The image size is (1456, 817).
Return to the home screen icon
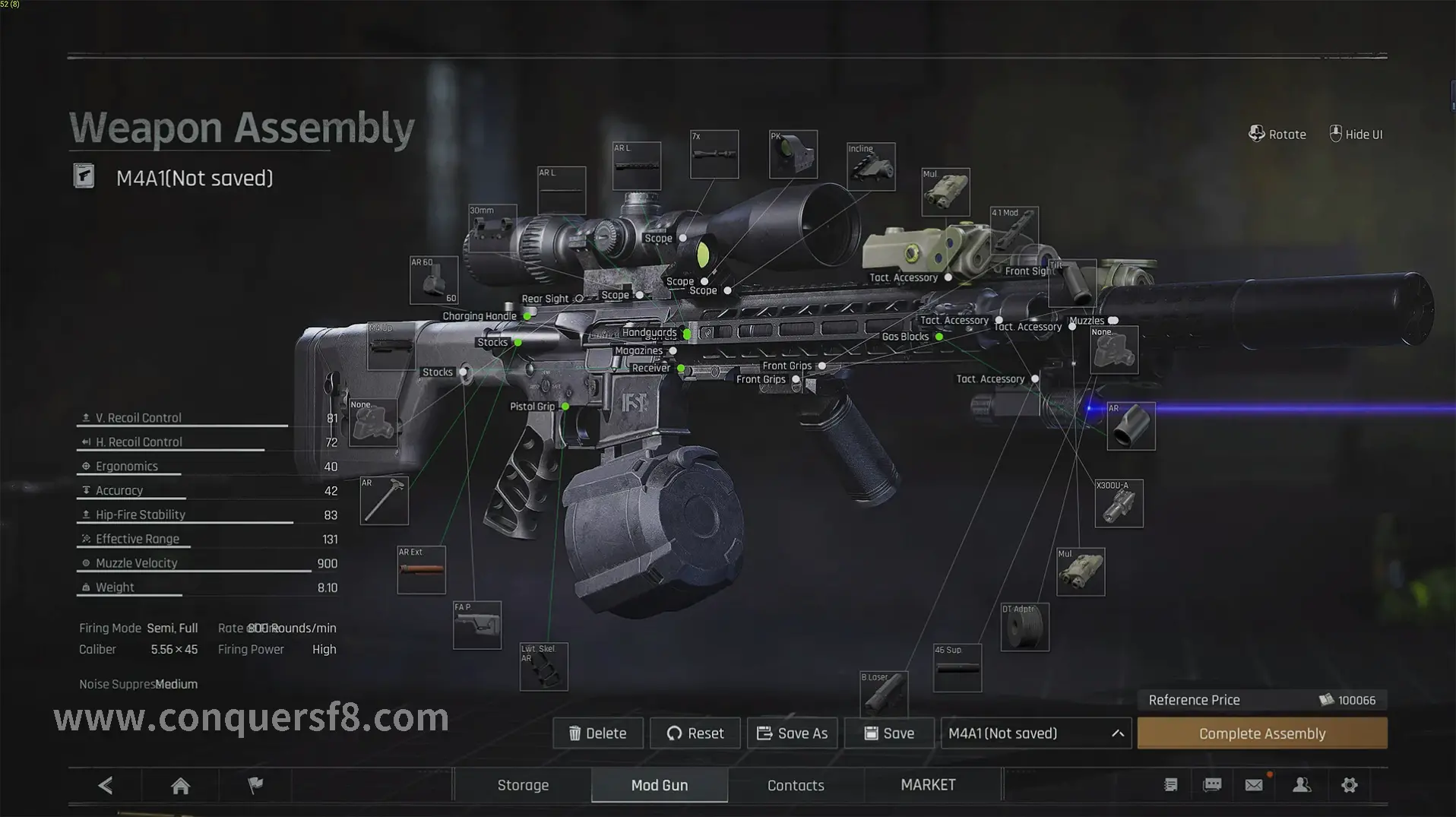pos(180,785)
